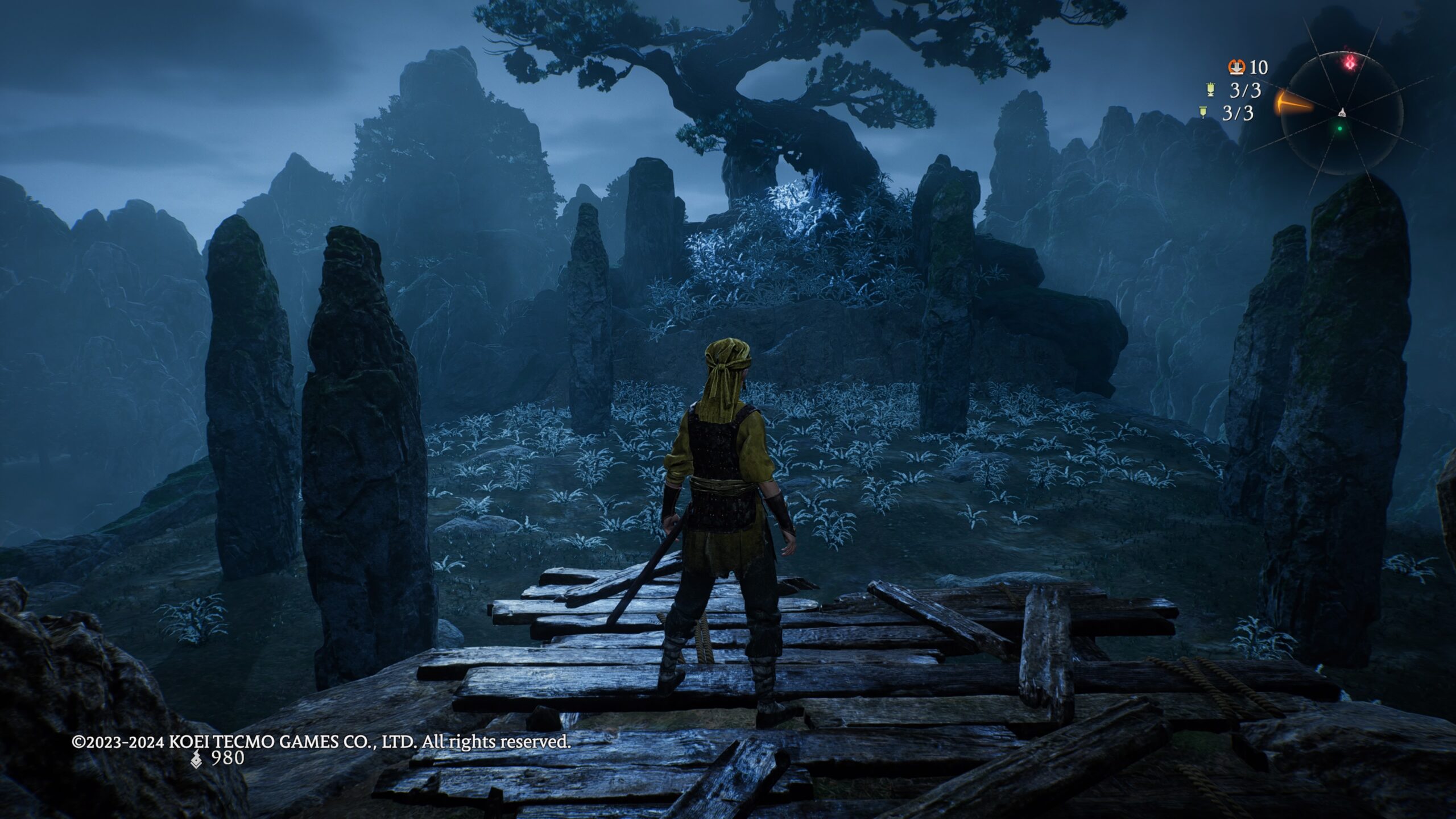Click the white player marker on minimap

tap(1341, 112)
